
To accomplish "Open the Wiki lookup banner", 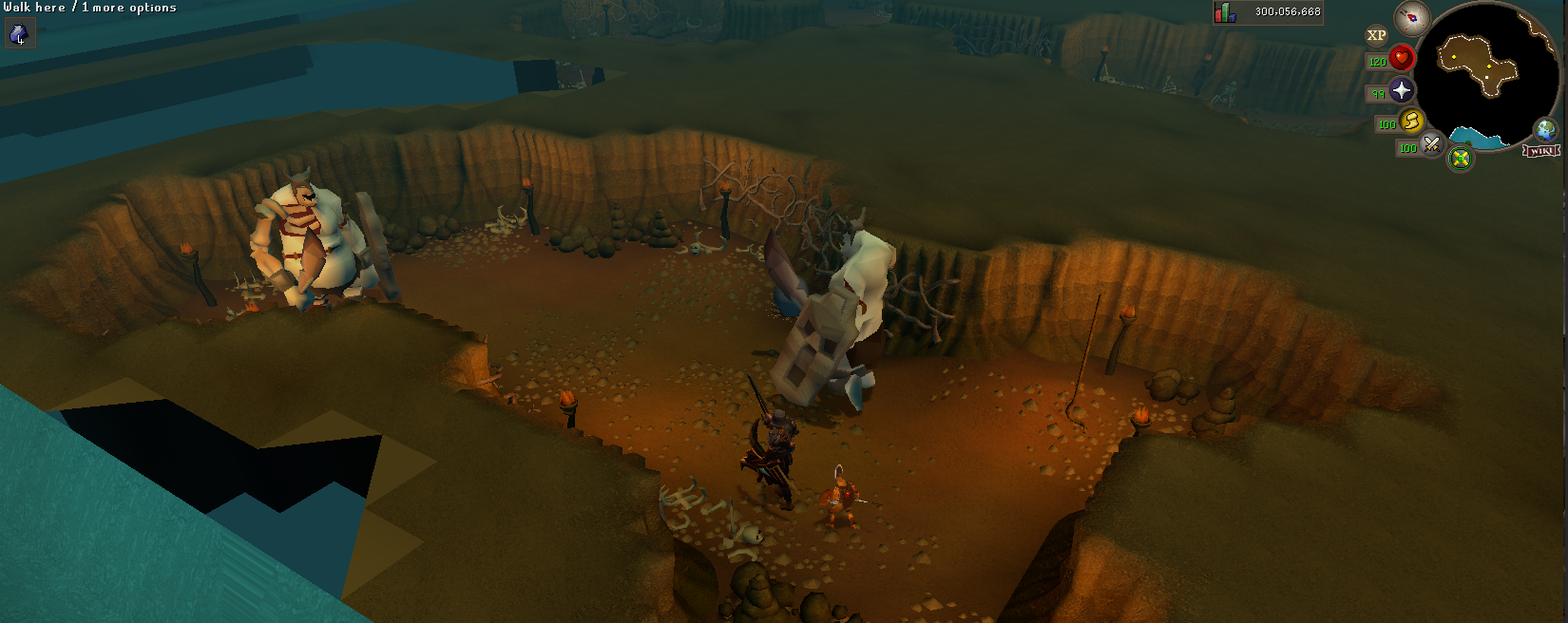I will (1541, 151).
